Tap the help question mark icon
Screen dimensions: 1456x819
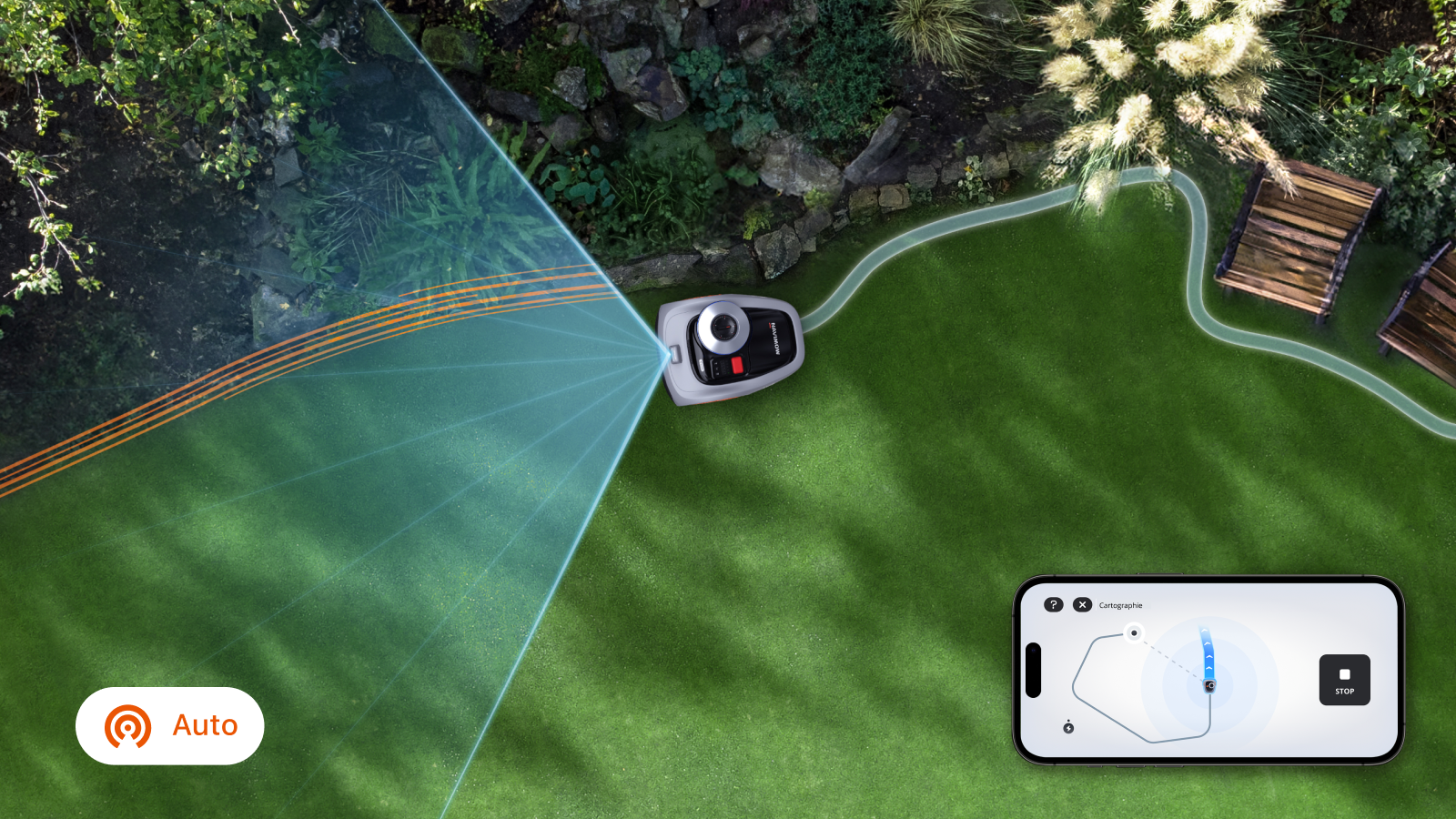1054,604
